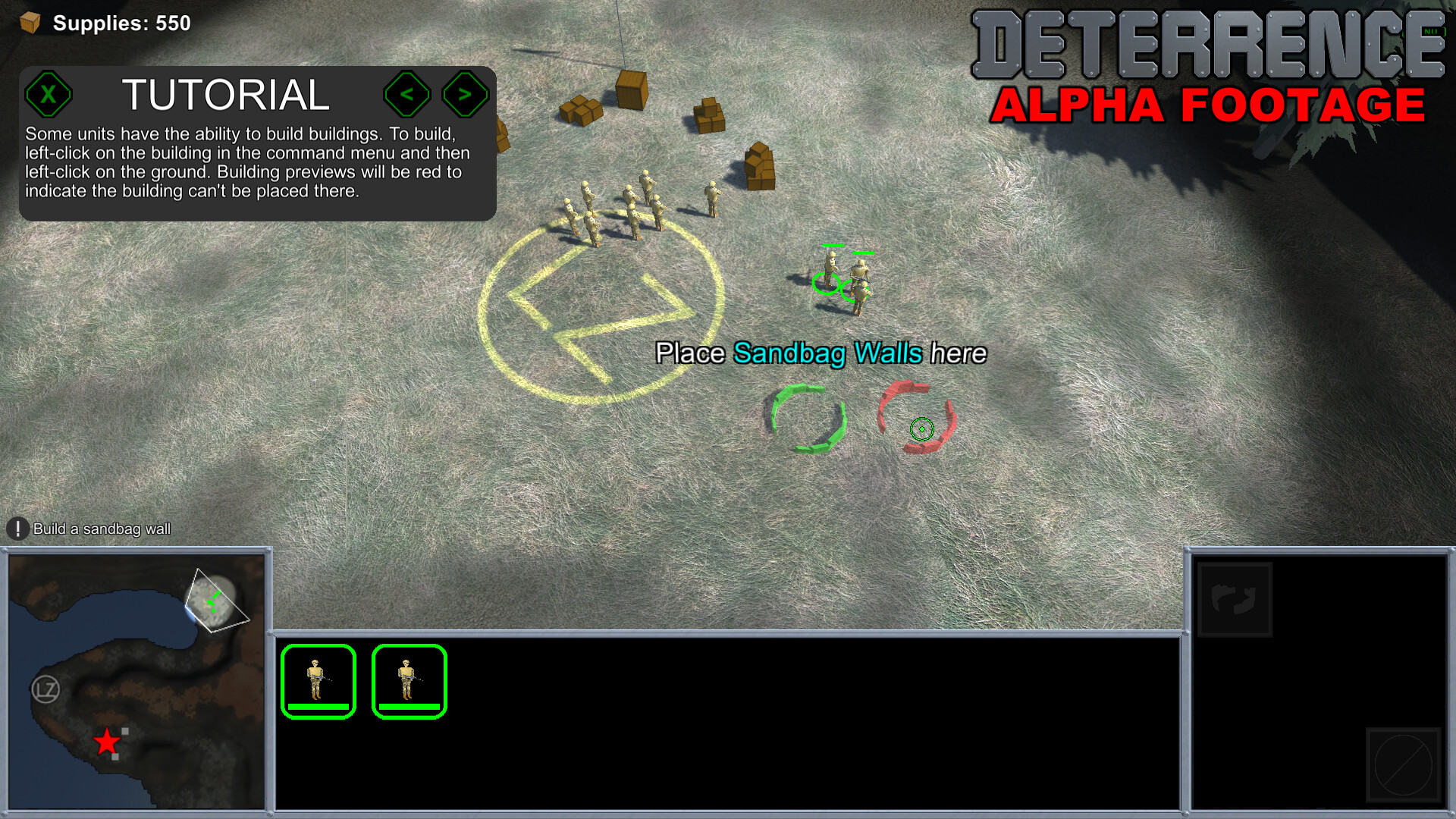
Task: Advance to the next tutorial page
Action: (464, 94)
